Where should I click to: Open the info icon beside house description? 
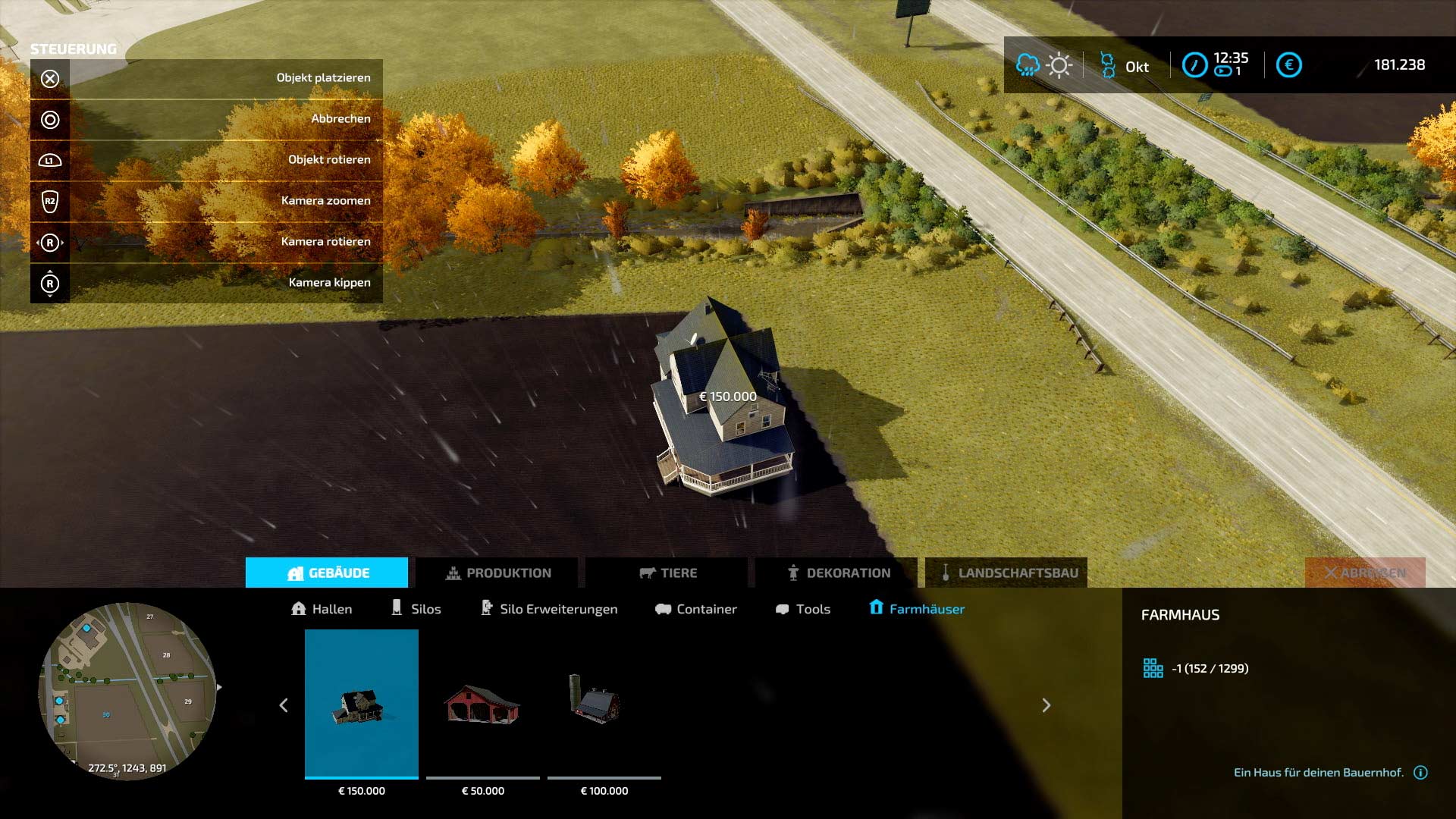click(1421, 773)
